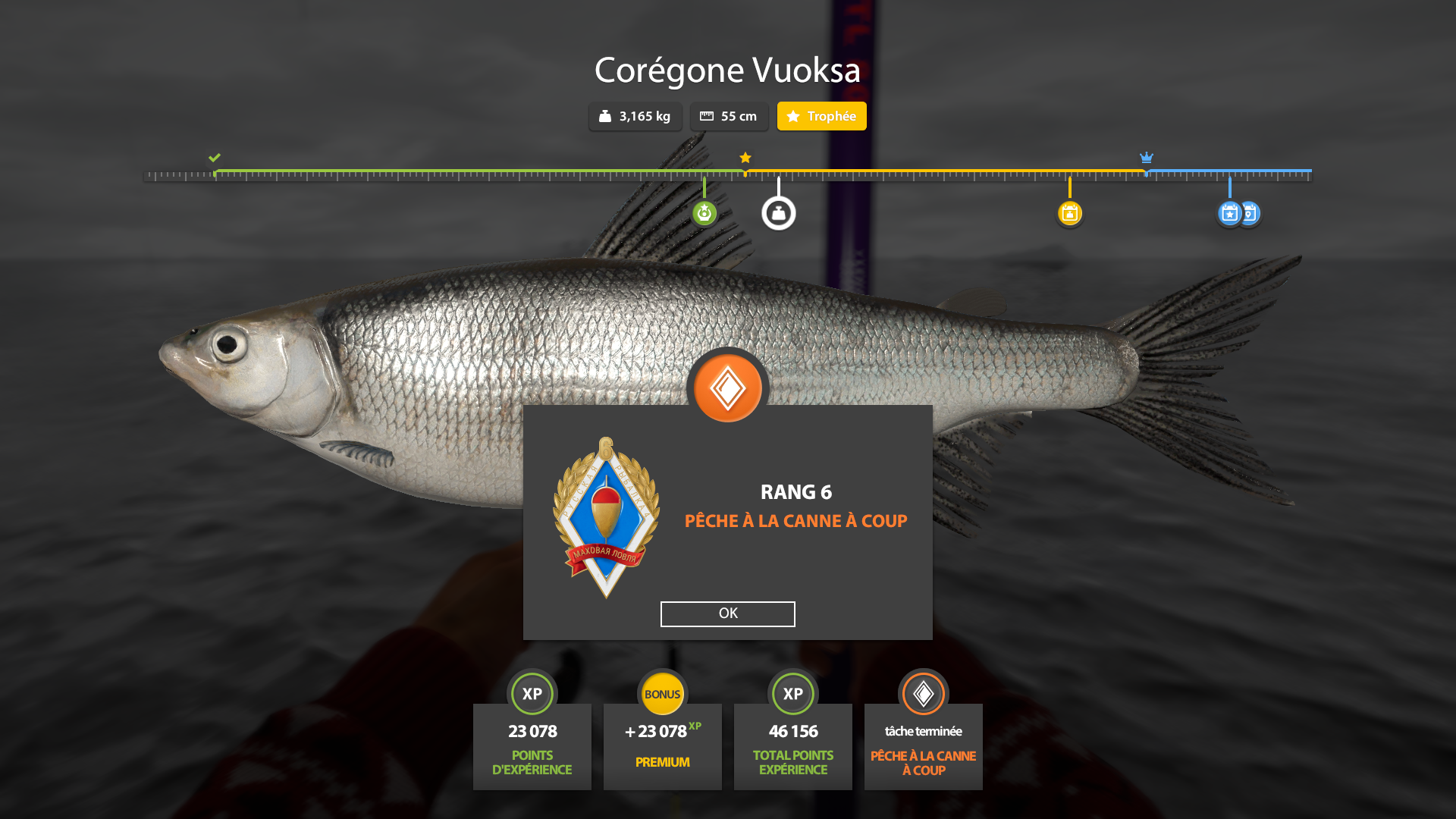Click the star icon inside the Trophée badge
The width and height of the screenshot is (1456, 819).
(794, 116)
